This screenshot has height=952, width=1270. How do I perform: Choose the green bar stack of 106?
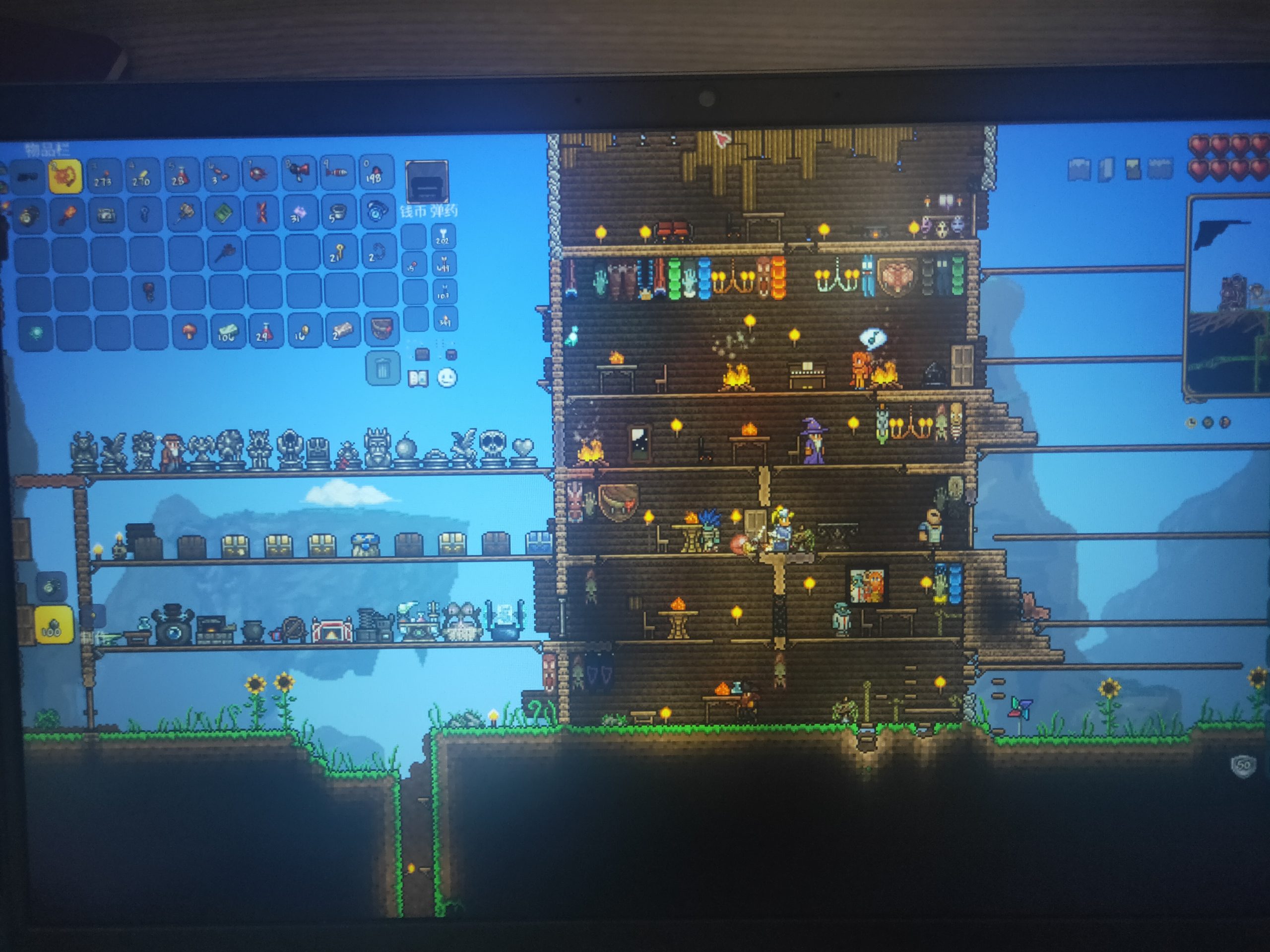227,332
